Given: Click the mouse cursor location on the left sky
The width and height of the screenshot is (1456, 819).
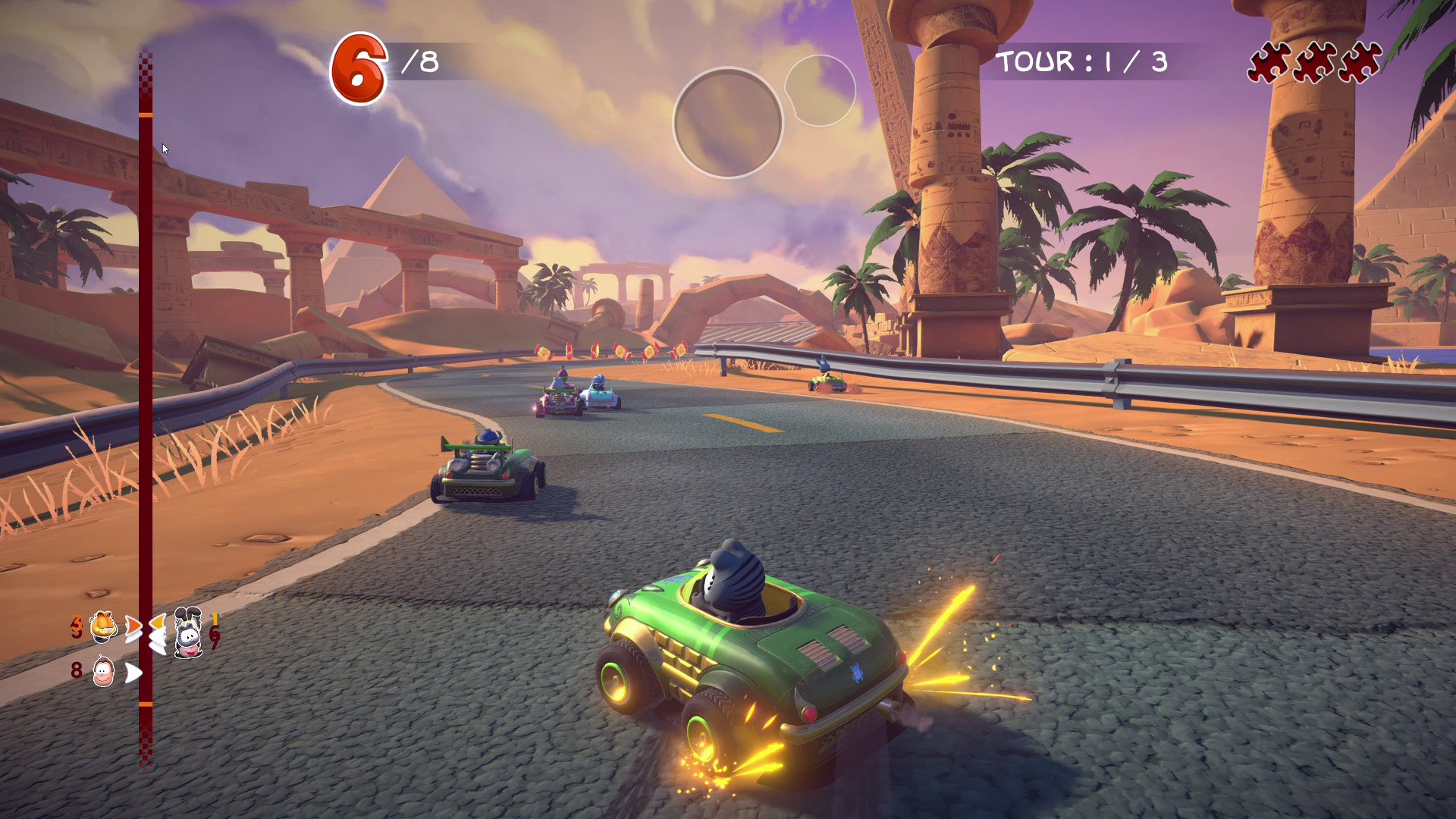Looking at the screenshot, I should tap(164, 149).
